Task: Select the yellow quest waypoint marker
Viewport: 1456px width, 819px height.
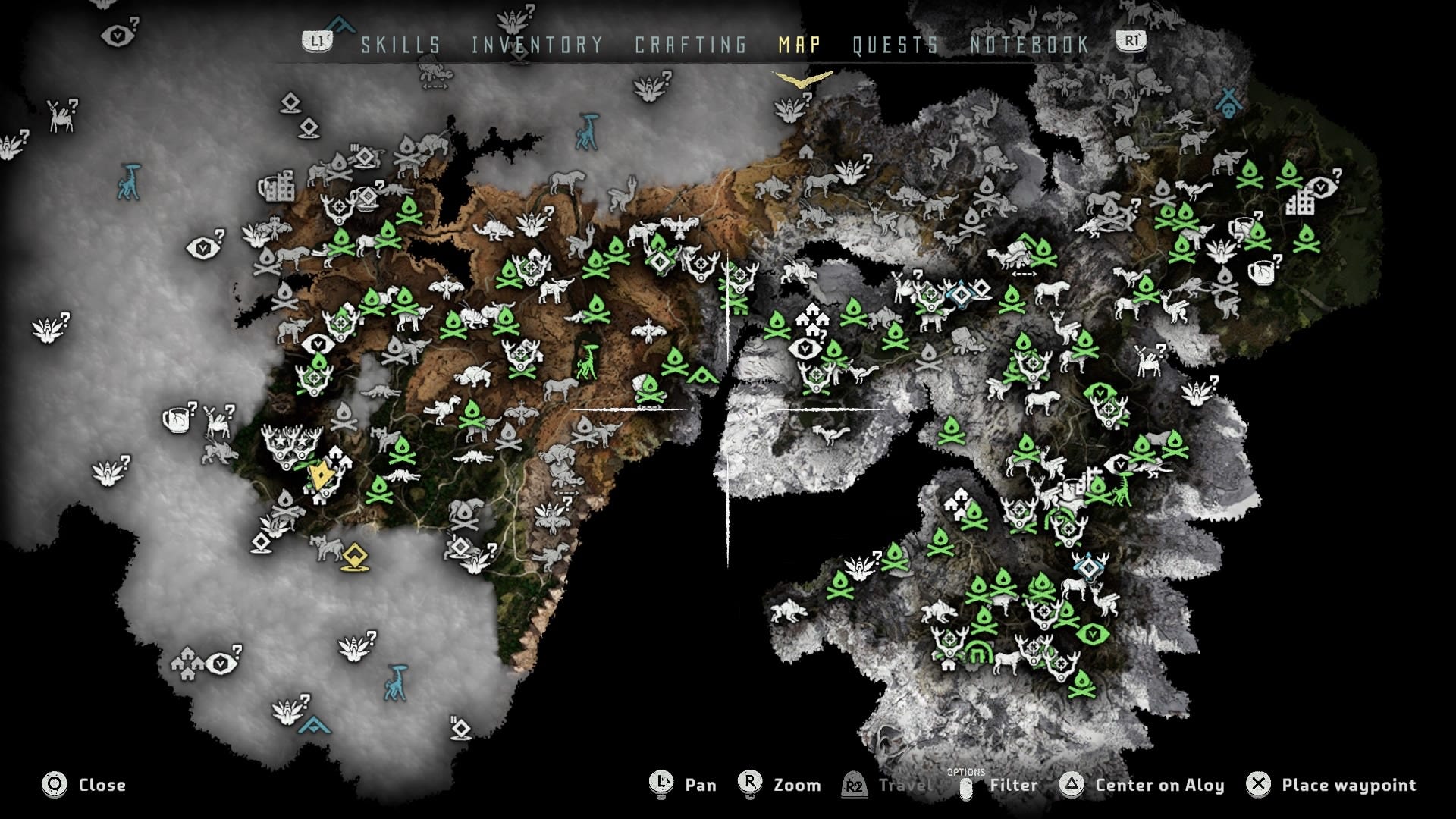Action: click(354, 557)
